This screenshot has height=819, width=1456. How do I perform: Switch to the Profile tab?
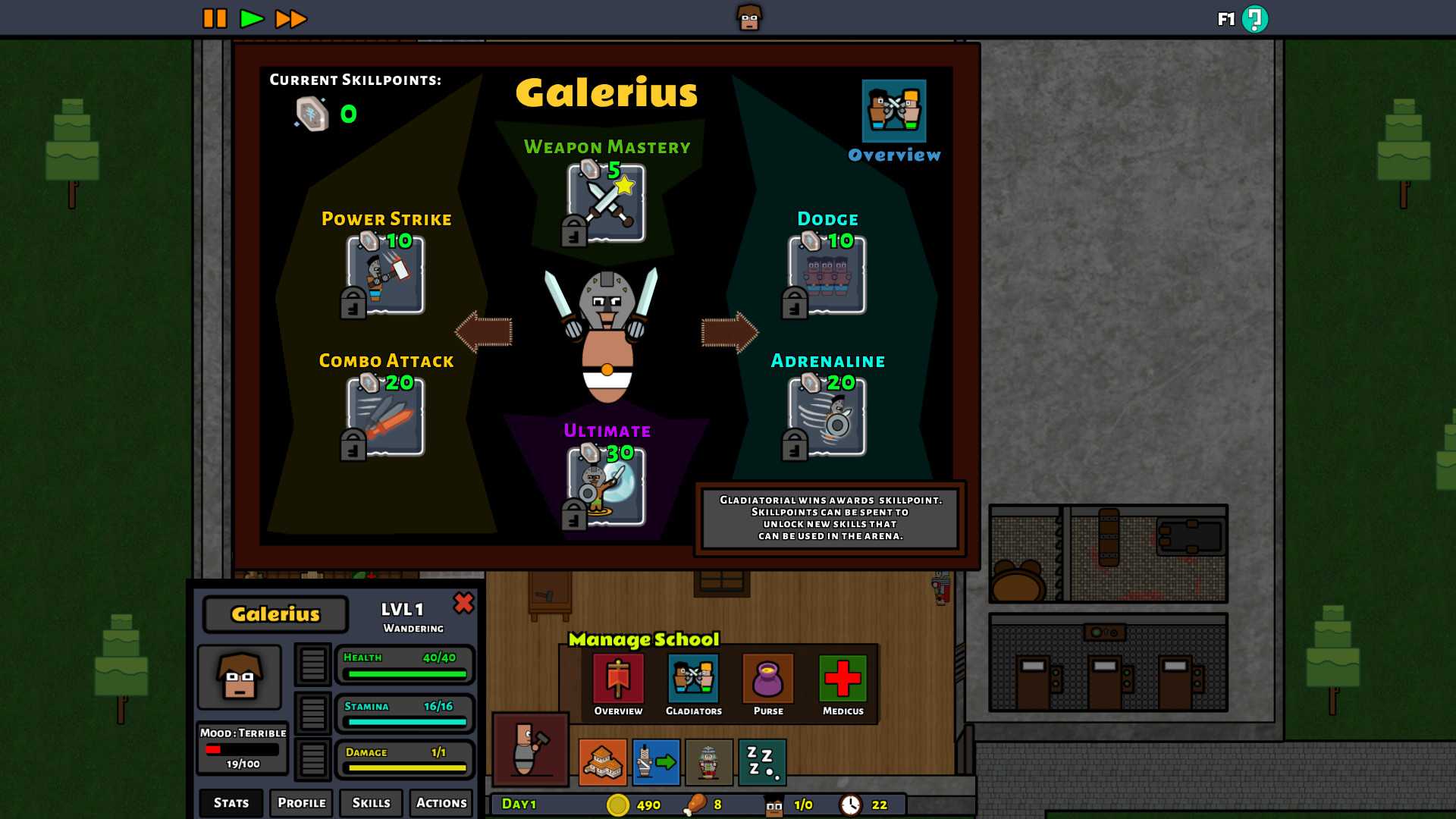301,802
